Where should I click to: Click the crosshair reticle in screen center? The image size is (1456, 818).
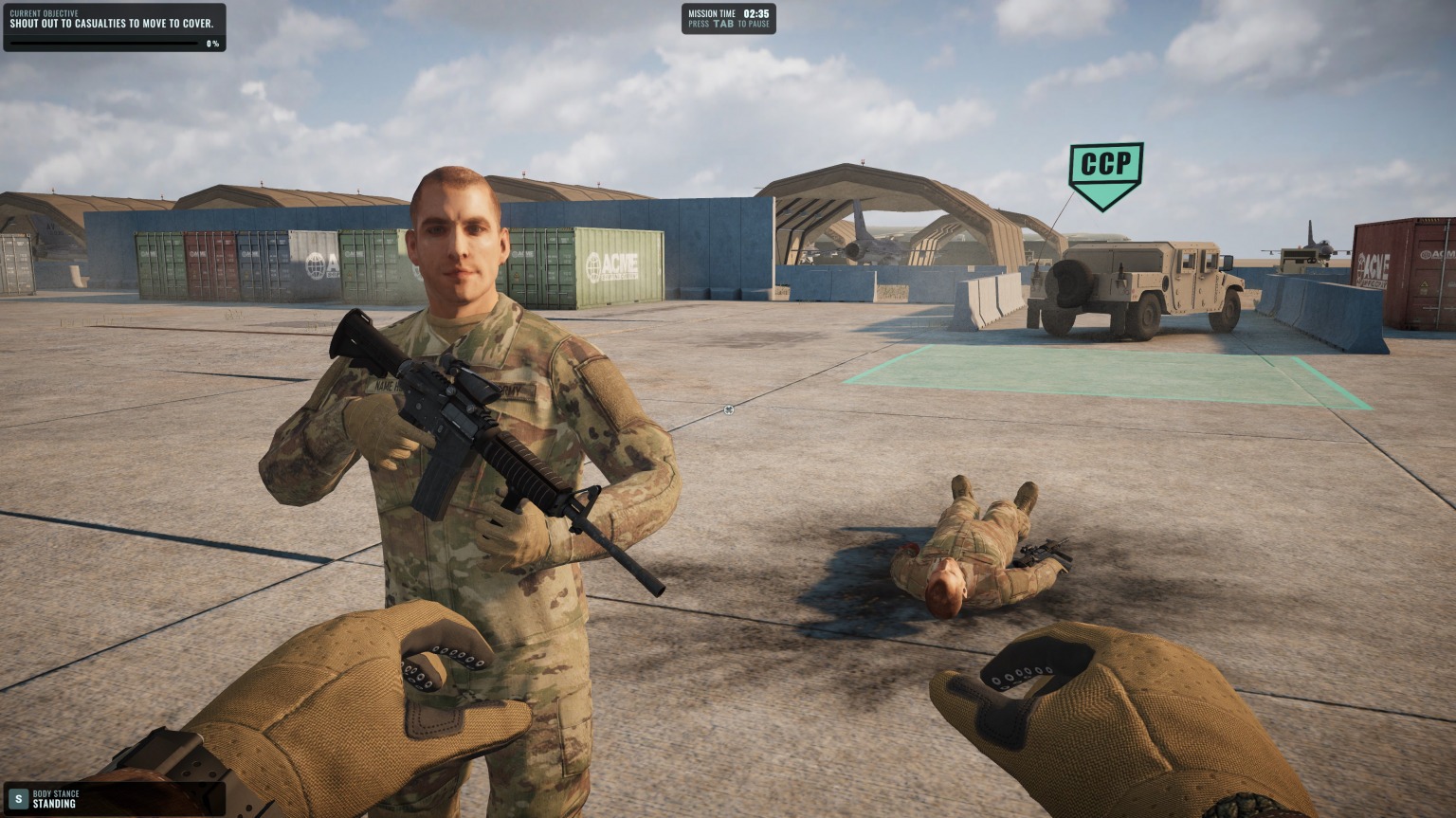(x=728, y=409)
